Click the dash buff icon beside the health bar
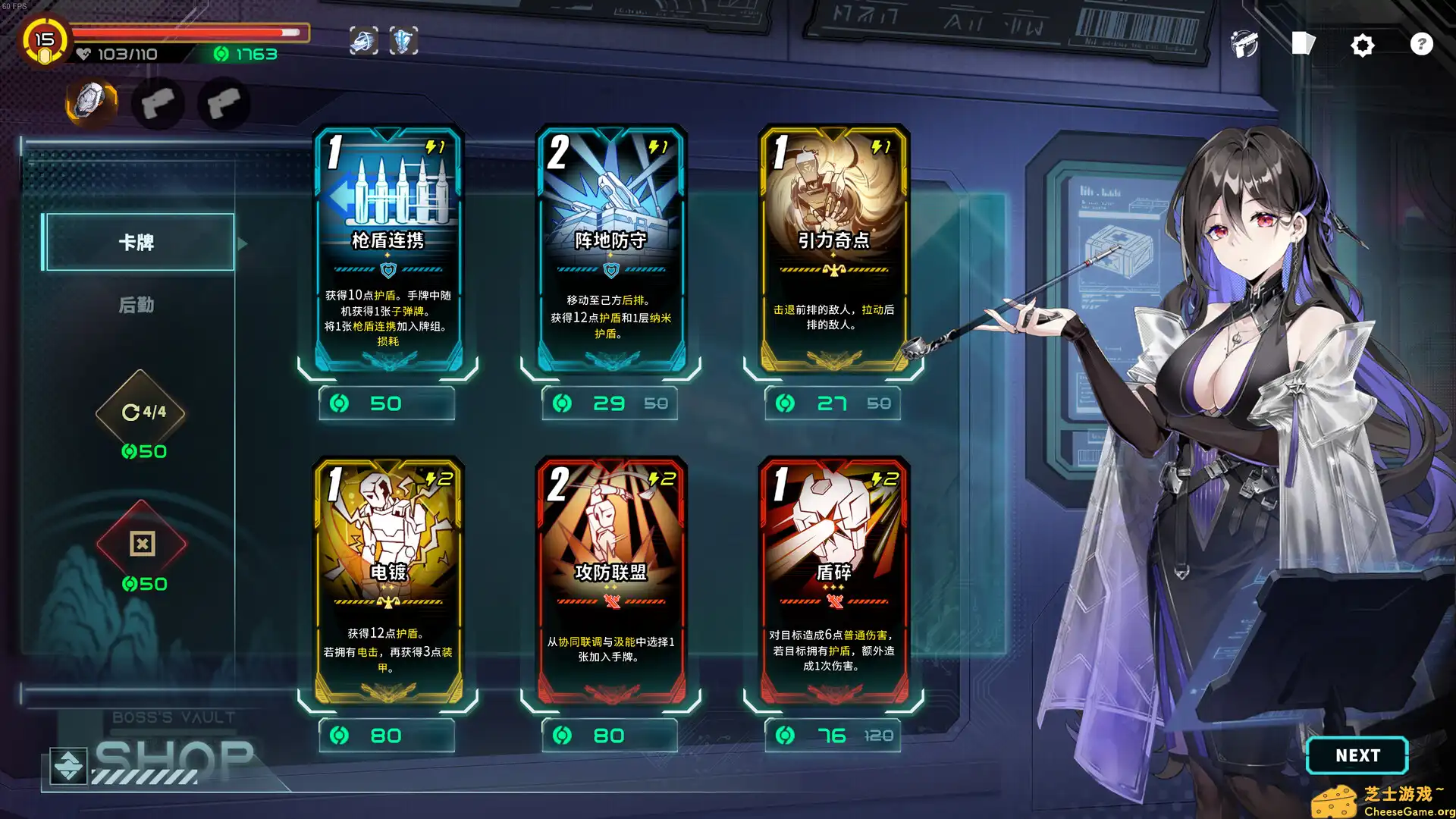This screenshot has width=1456, height=819. (x=362, y=40)
